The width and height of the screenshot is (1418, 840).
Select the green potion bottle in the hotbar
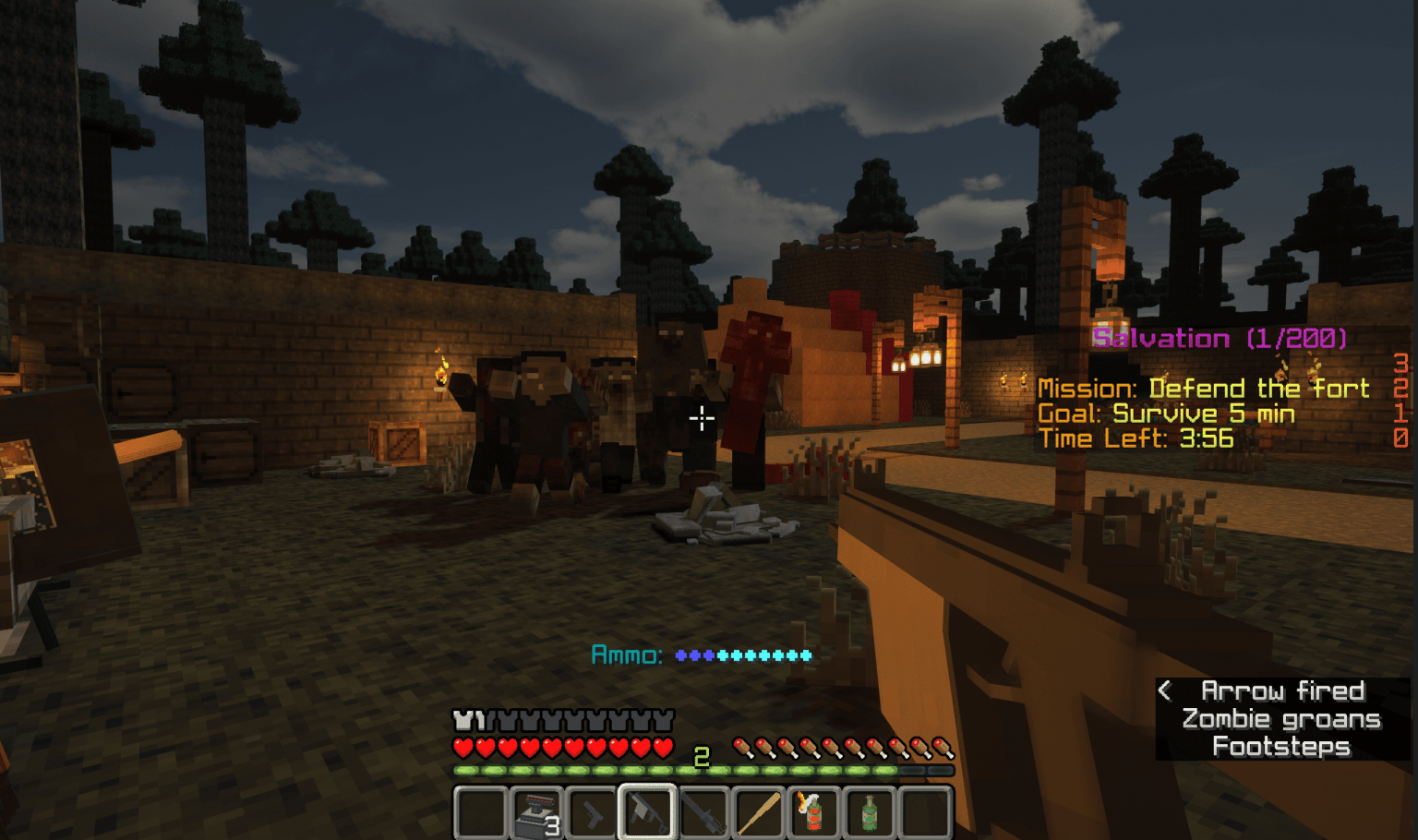tap(869, 813)
